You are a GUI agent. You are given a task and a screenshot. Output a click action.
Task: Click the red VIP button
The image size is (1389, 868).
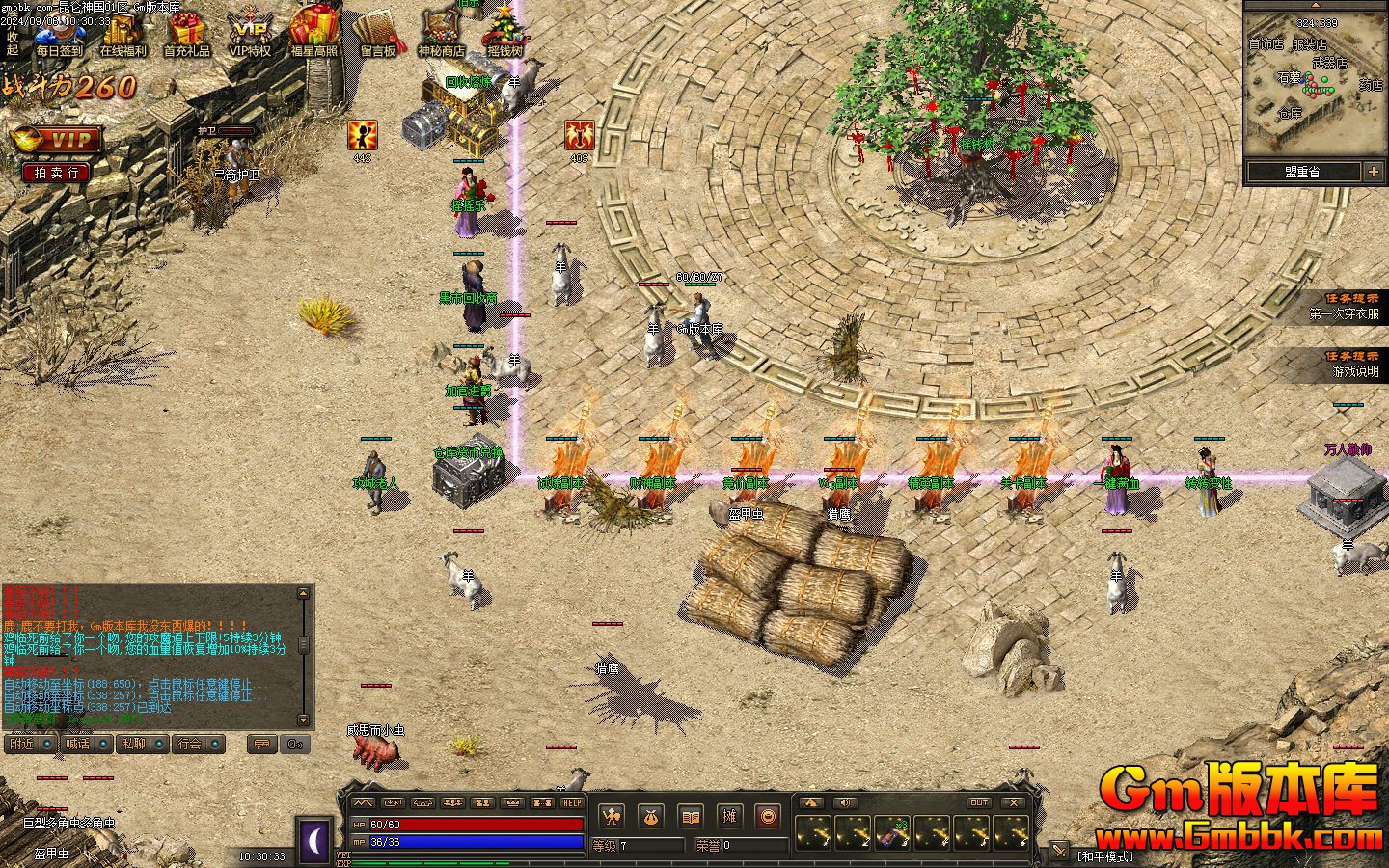click(x=57, y=141)
